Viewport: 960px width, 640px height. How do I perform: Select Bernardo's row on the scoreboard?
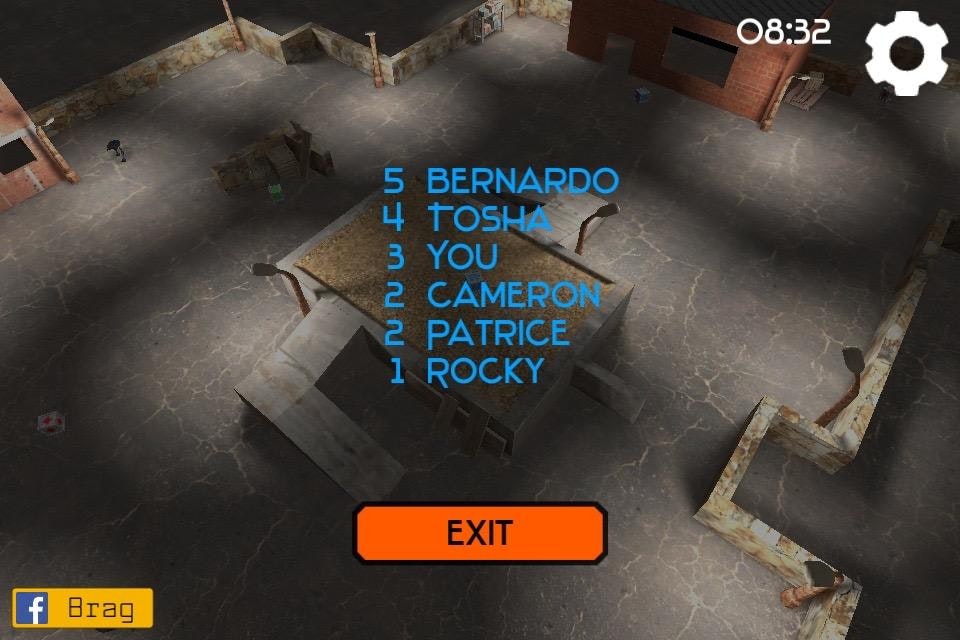501,181
